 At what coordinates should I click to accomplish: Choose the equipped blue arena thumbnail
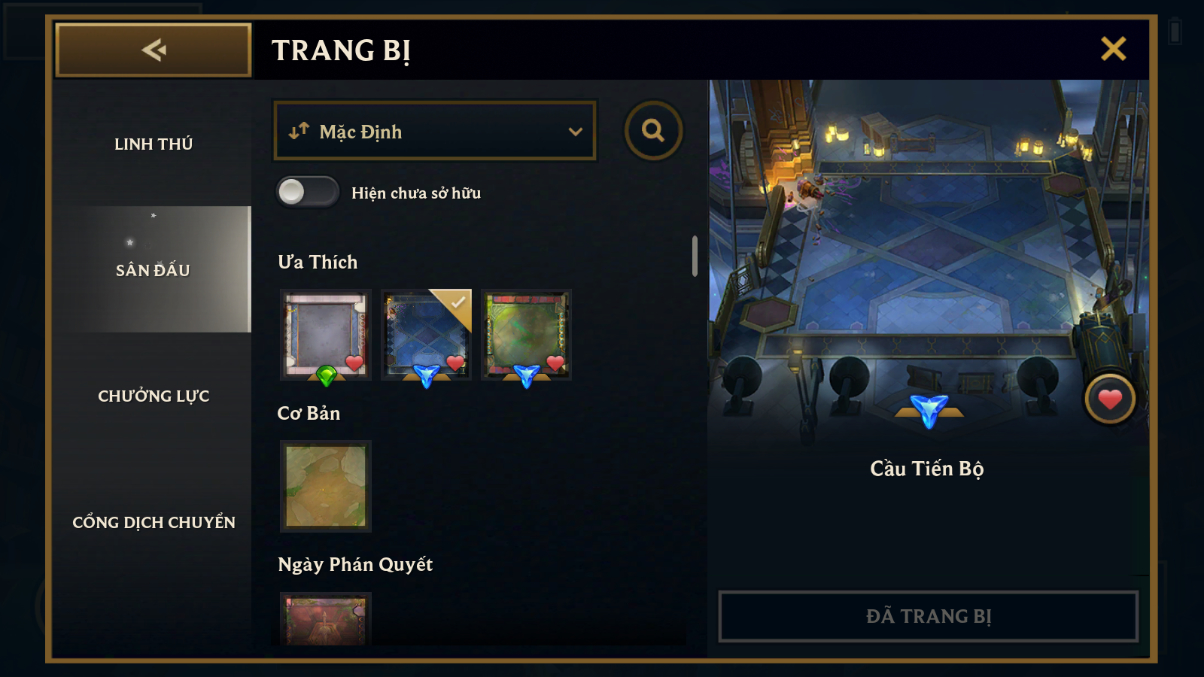point(426,335)
